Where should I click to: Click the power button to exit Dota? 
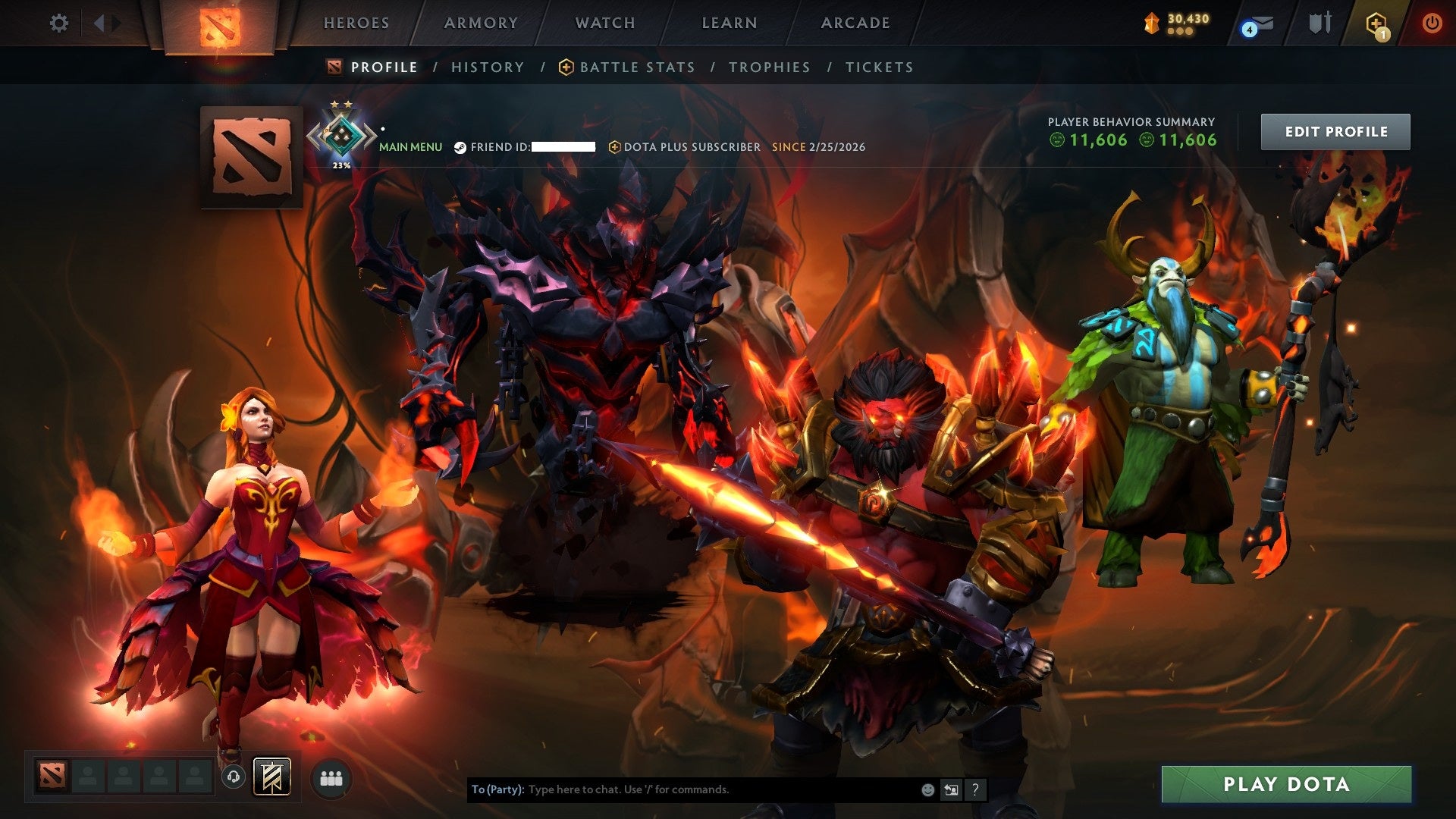[1432, 23]
